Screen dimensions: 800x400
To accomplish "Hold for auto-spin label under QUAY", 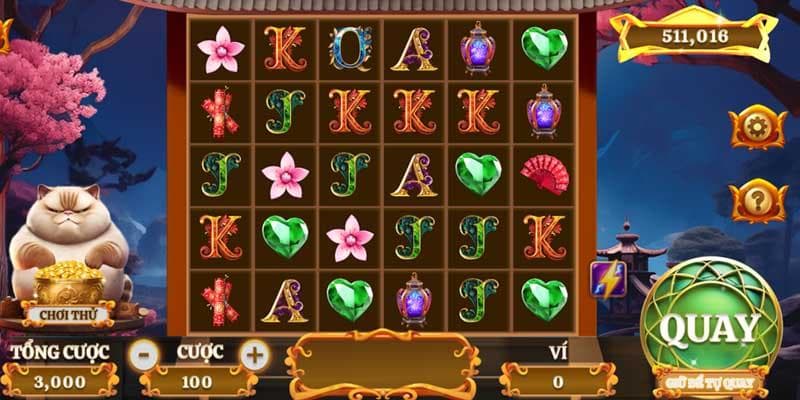I will point(711,382).
